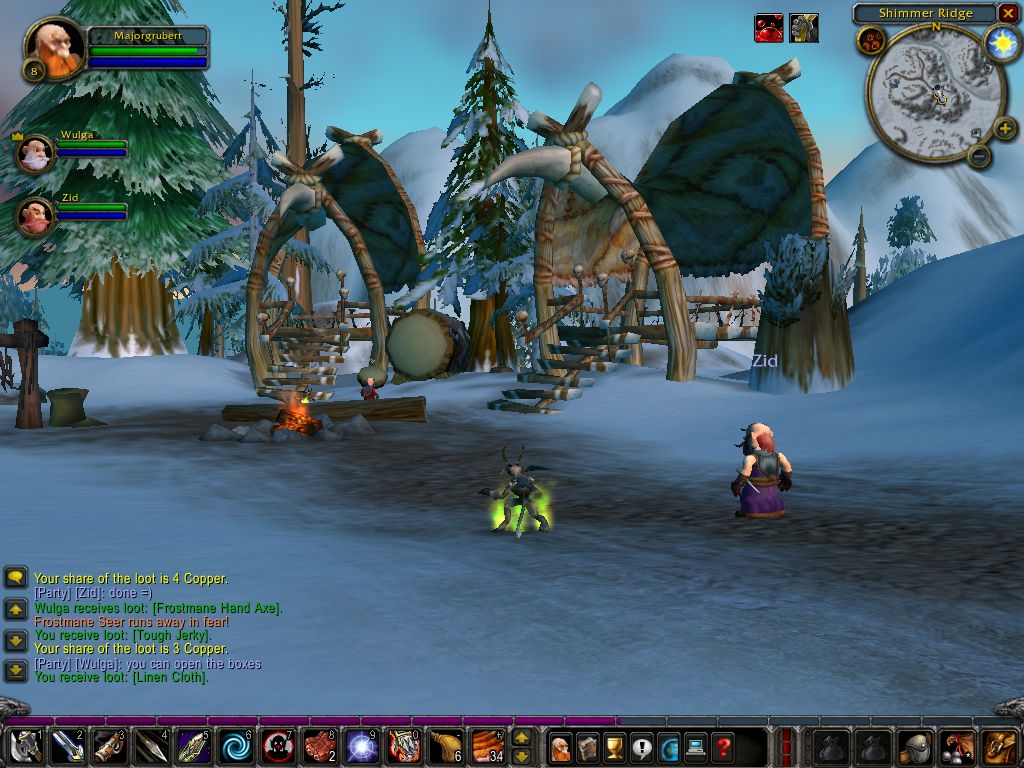Open the paw-print tracking icon on minimap
1024x768 pixels.
(869, 41)
